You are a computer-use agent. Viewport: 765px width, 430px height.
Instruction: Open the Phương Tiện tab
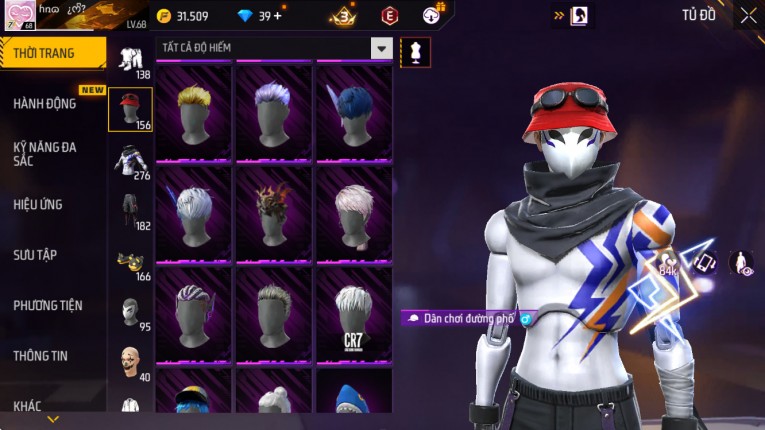[48, 306]
